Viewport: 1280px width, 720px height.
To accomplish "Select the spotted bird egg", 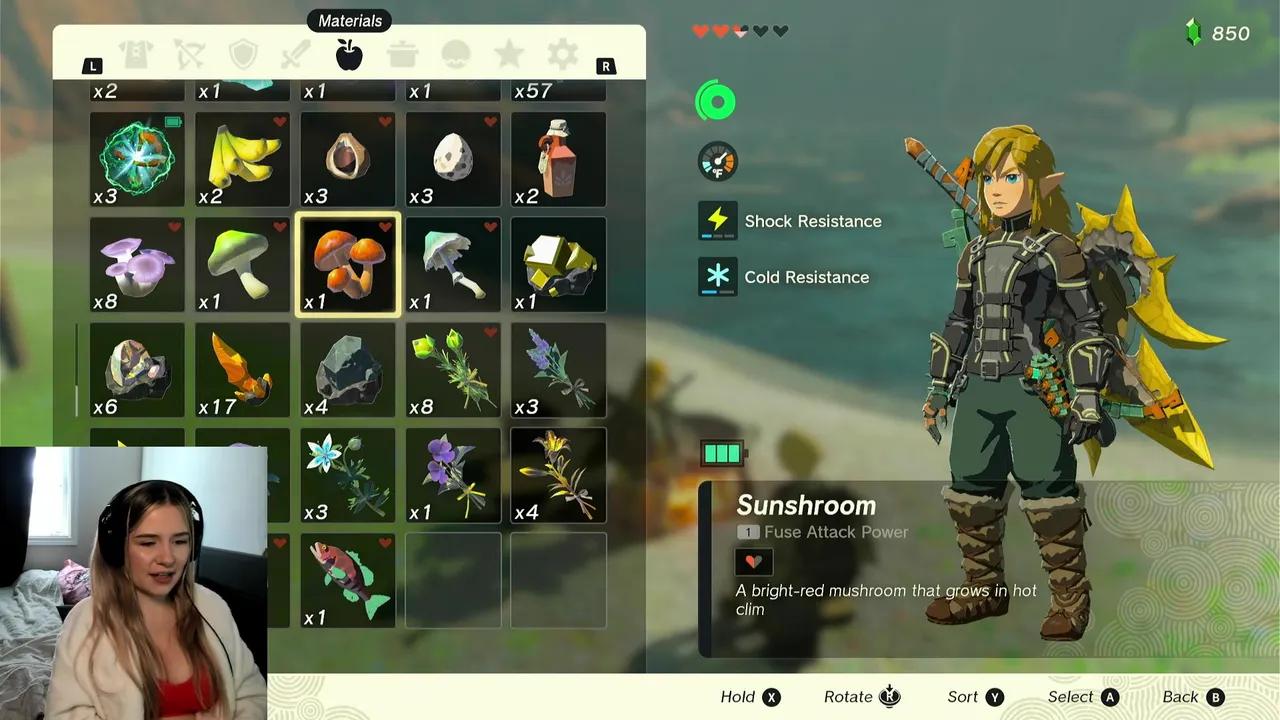I will [x=453, y=159].
